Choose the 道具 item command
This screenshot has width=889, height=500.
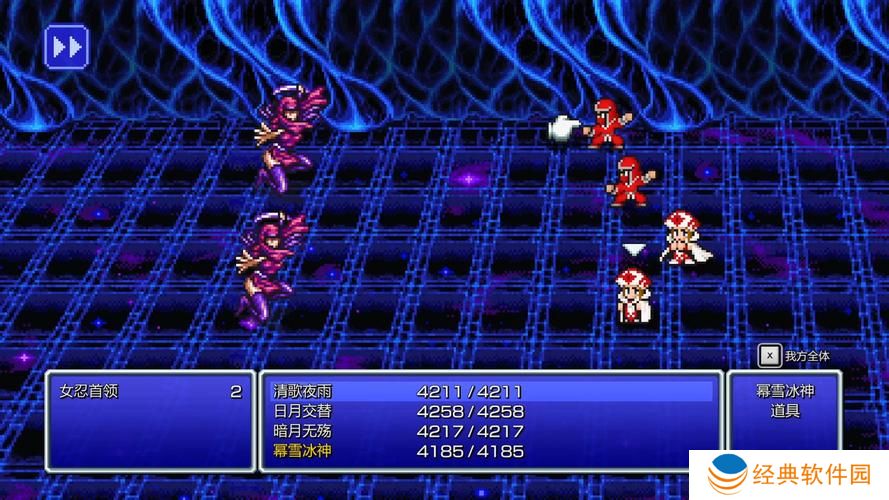click(x=785, y=411)
